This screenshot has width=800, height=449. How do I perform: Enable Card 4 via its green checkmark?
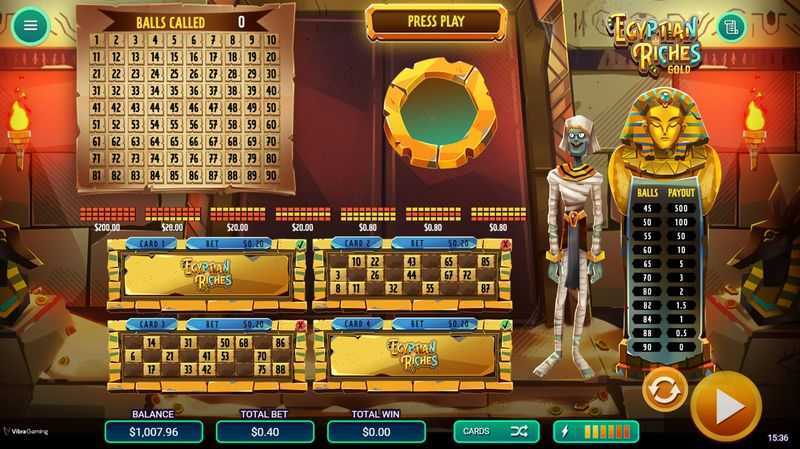point(505,326)
